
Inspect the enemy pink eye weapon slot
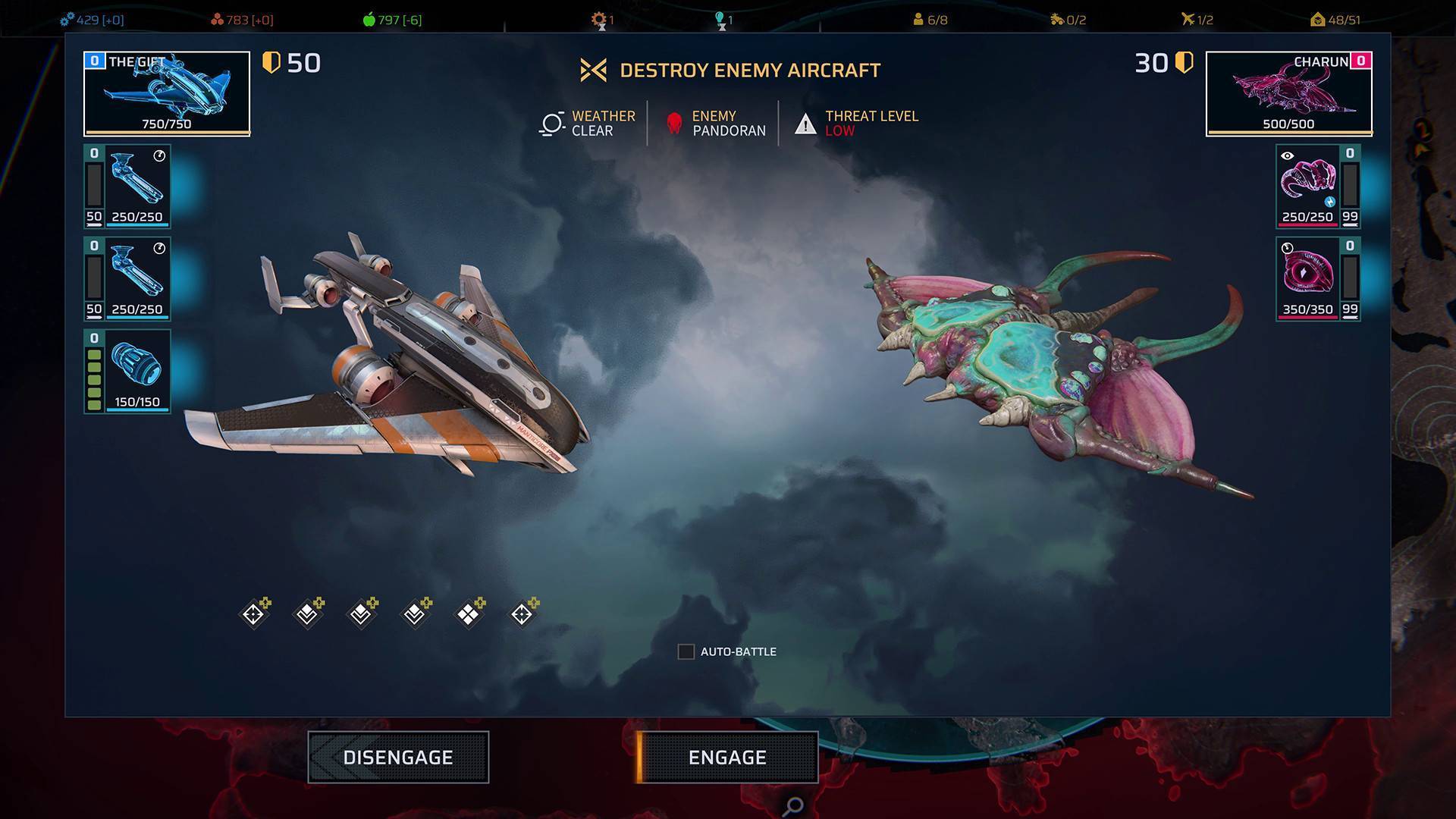pyautogui.click(x=1307, y=279)
